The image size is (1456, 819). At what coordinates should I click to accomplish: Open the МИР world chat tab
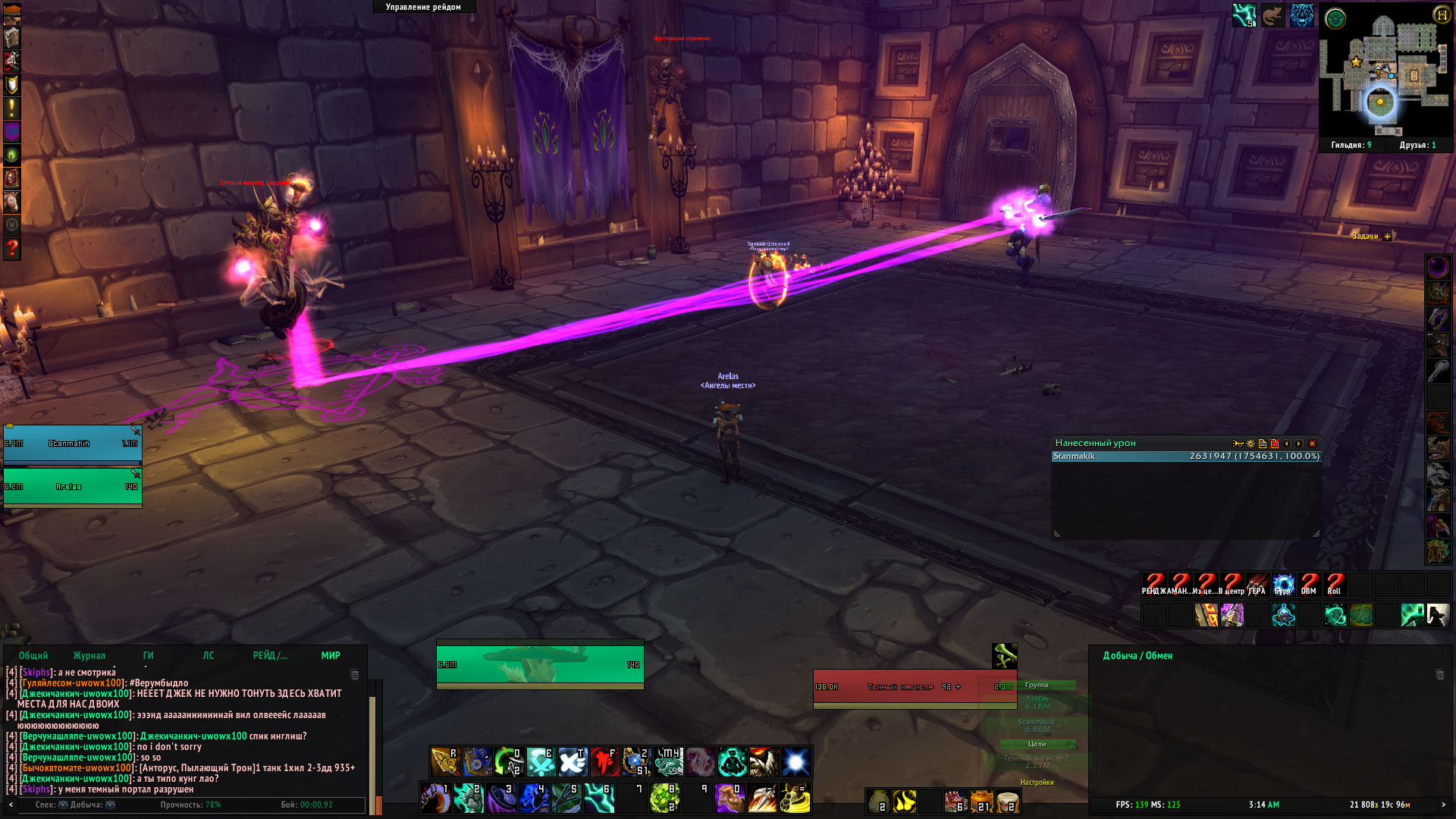331,656
